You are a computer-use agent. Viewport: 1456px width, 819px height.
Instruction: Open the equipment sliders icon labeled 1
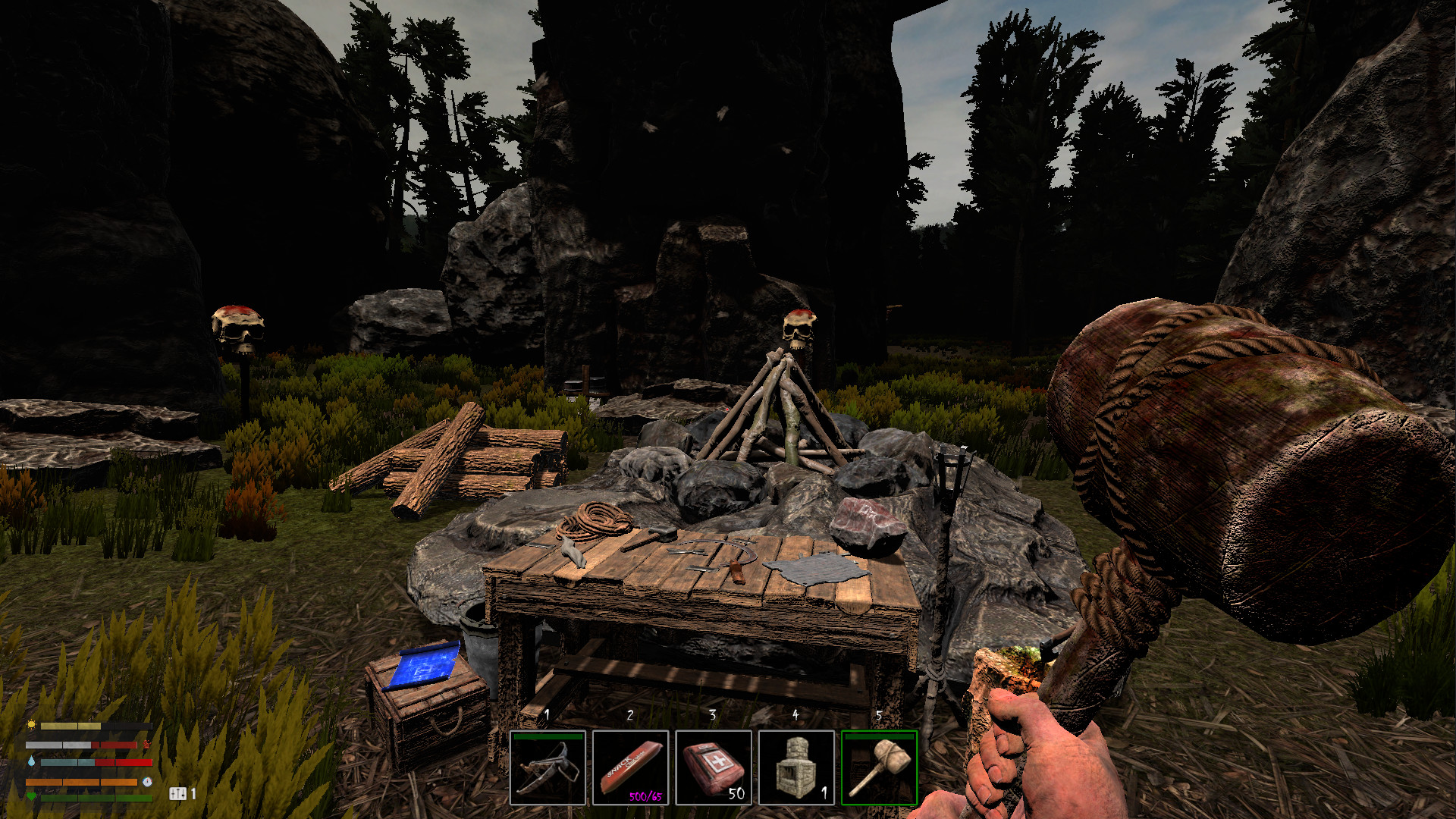click(178, 794)
